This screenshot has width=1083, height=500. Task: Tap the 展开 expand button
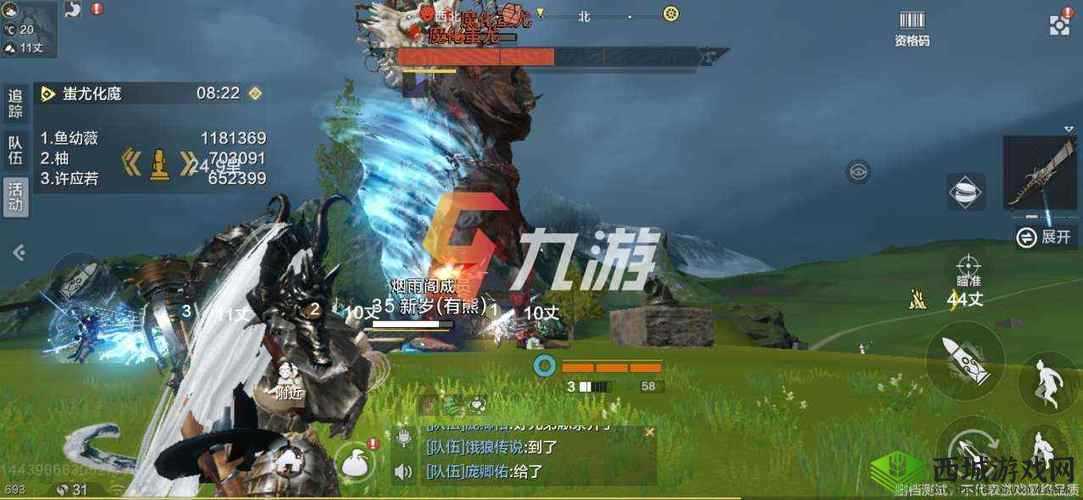[1045, 237]
